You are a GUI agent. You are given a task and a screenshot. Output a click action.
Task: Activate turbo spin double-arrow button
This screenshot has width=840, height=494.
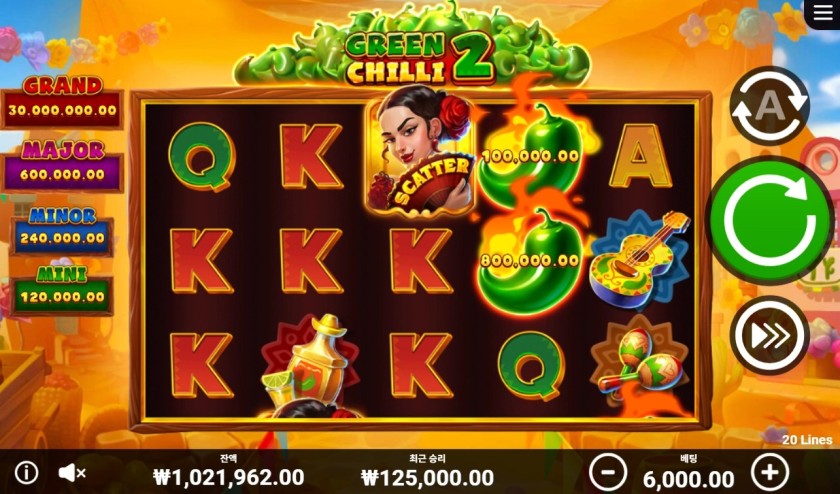point(769,336)
